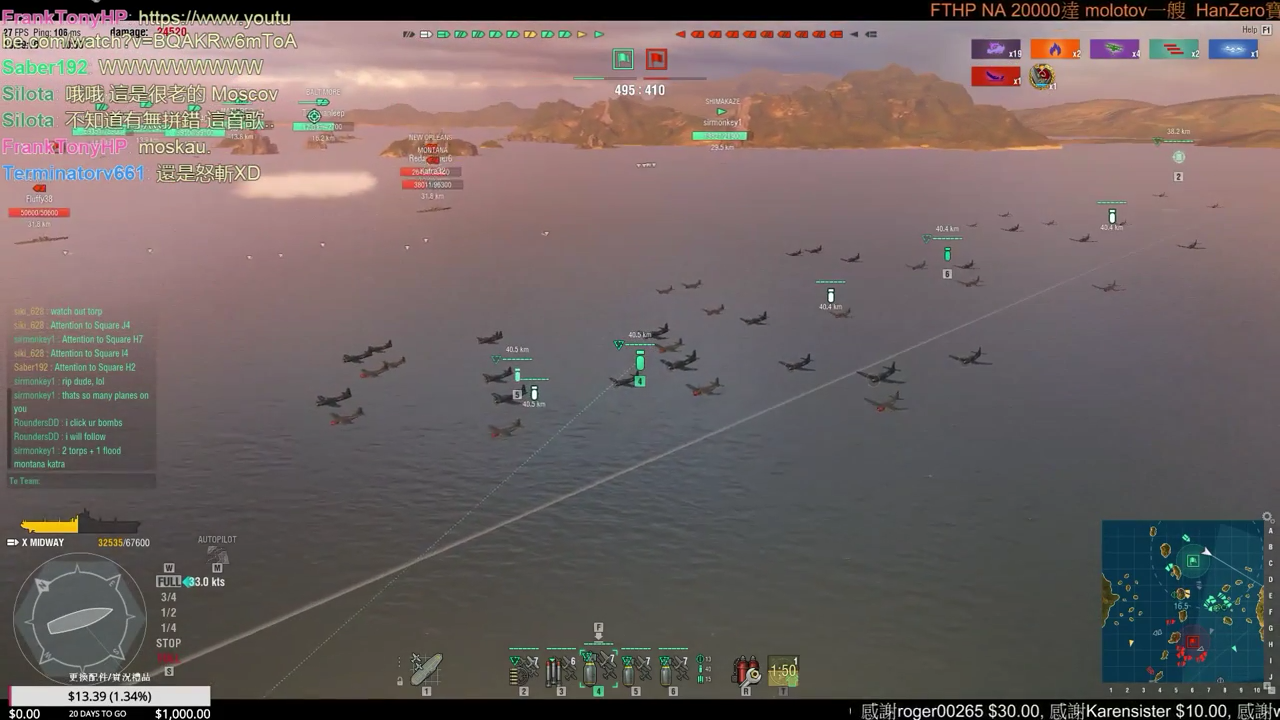The width and height of the screenshot is (1280, 720).
Task: Set engine throttle to 1/2
Action: click(x=168, y=613)
